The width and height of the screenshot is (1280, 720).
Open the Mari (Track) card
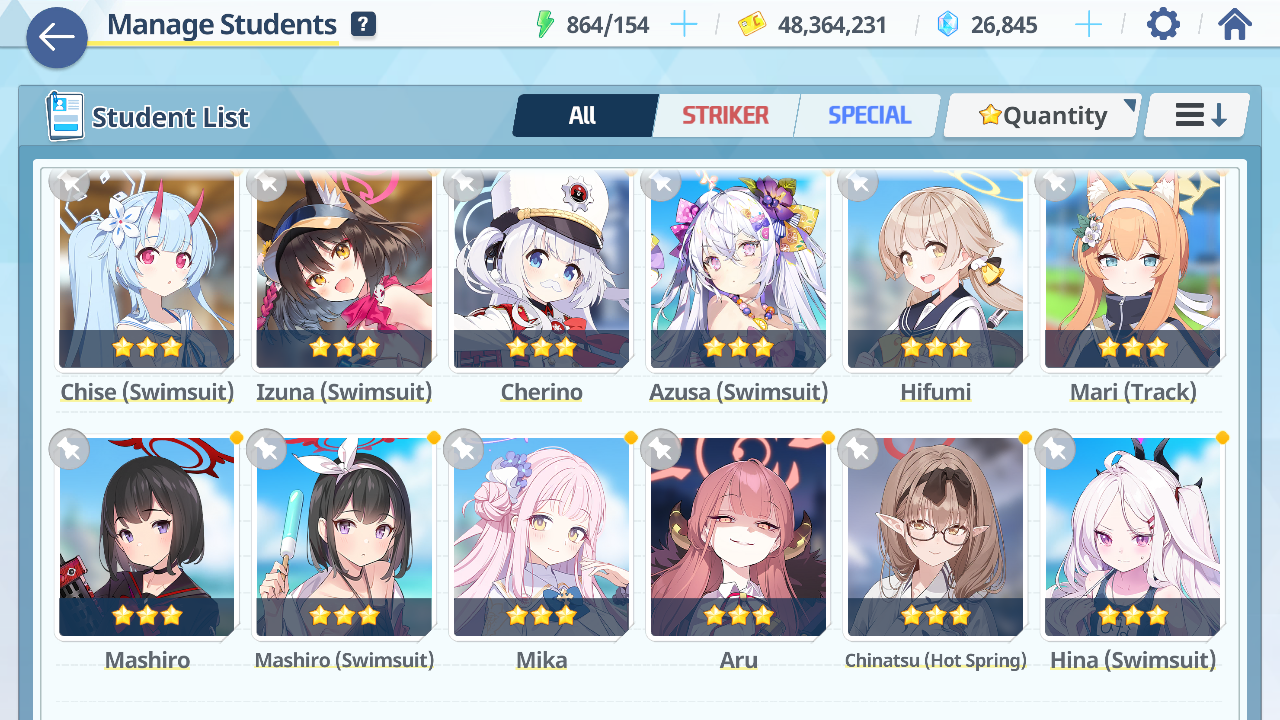(x=1132, y=270)
